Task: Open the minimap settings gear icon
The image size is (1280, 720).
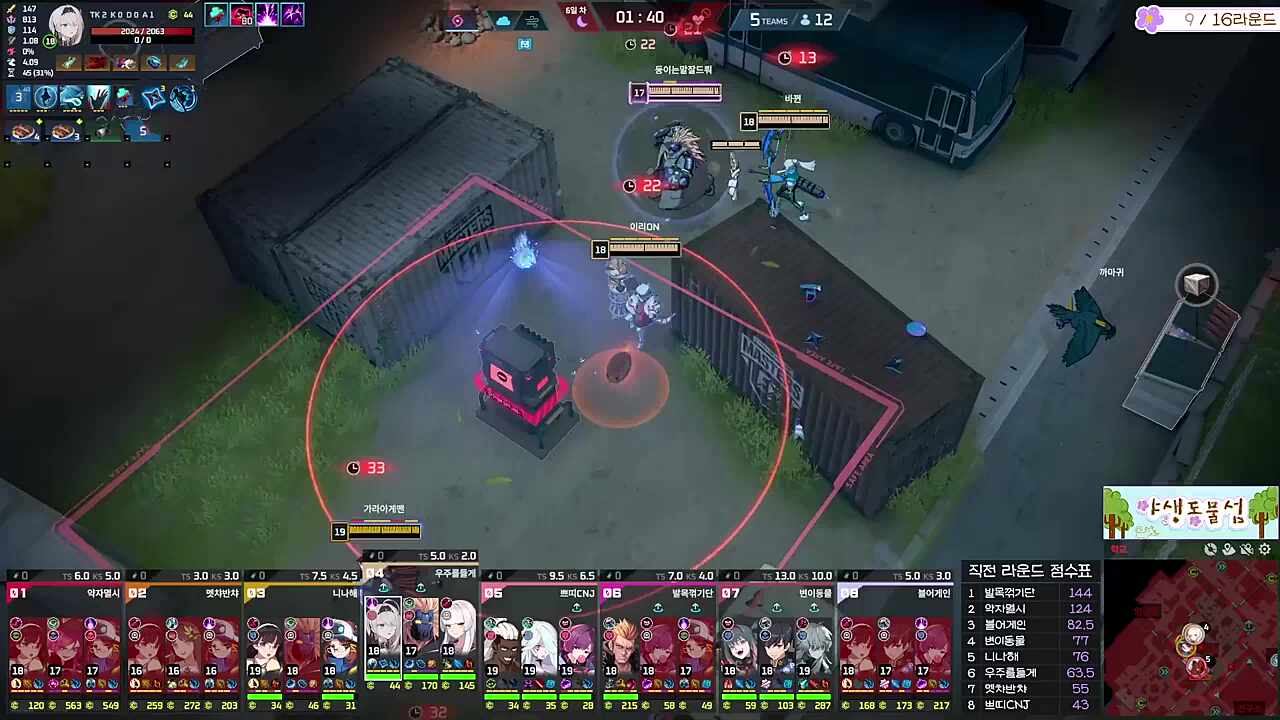Action: coord(1264,549)
